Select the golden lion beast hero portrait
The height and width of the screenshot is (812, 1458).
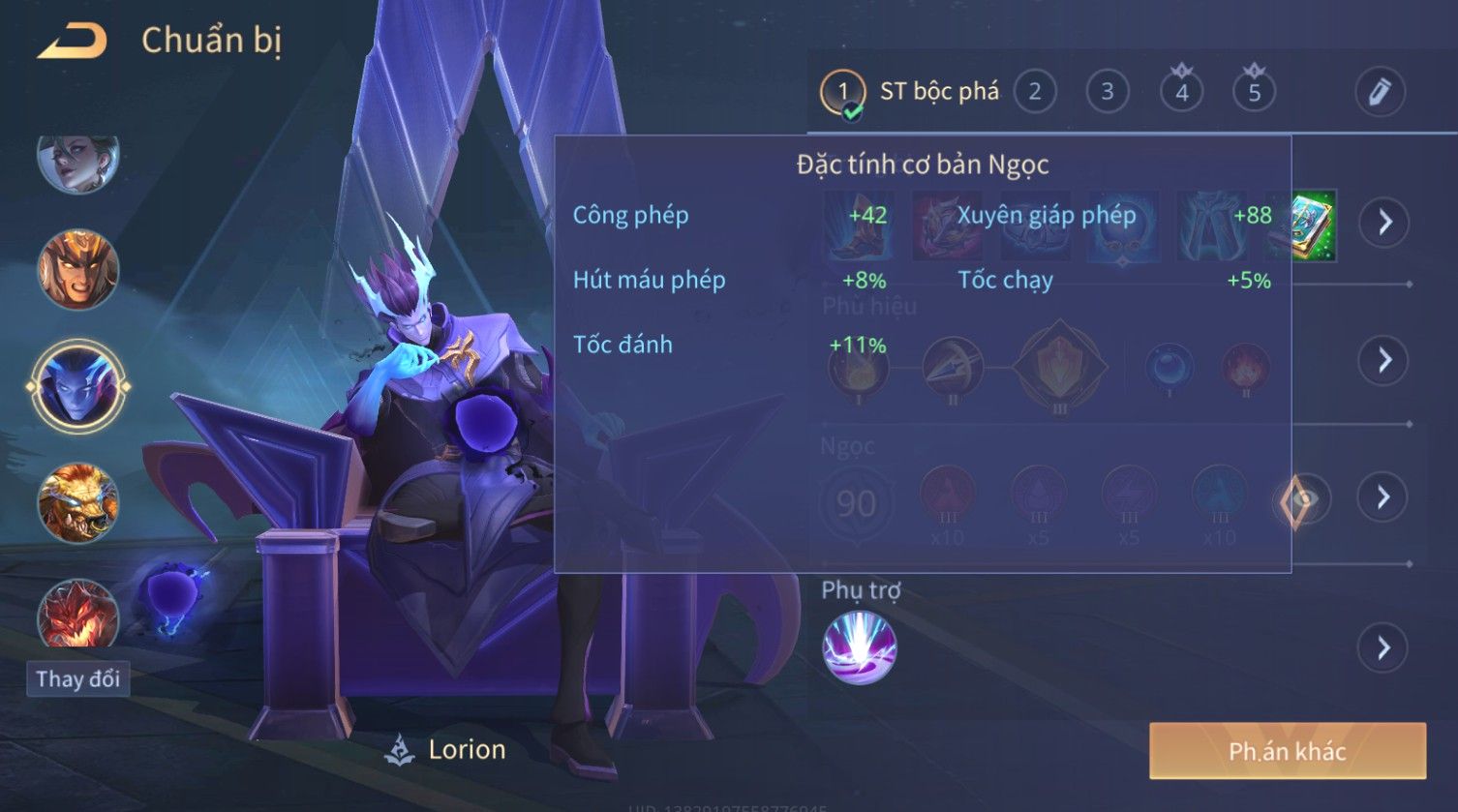(77, 502)
